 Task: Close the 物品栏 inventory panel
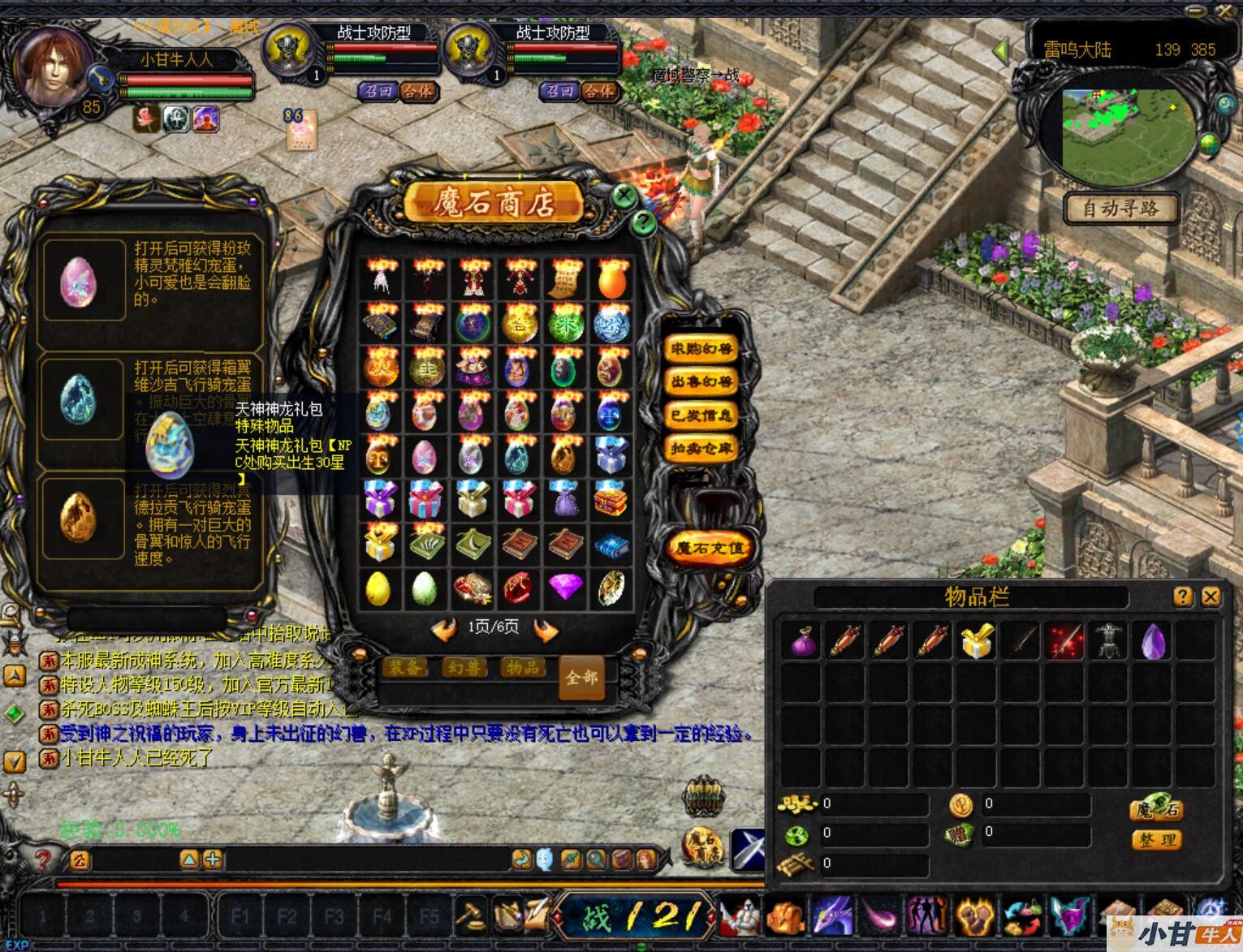tap(1211, 597)
